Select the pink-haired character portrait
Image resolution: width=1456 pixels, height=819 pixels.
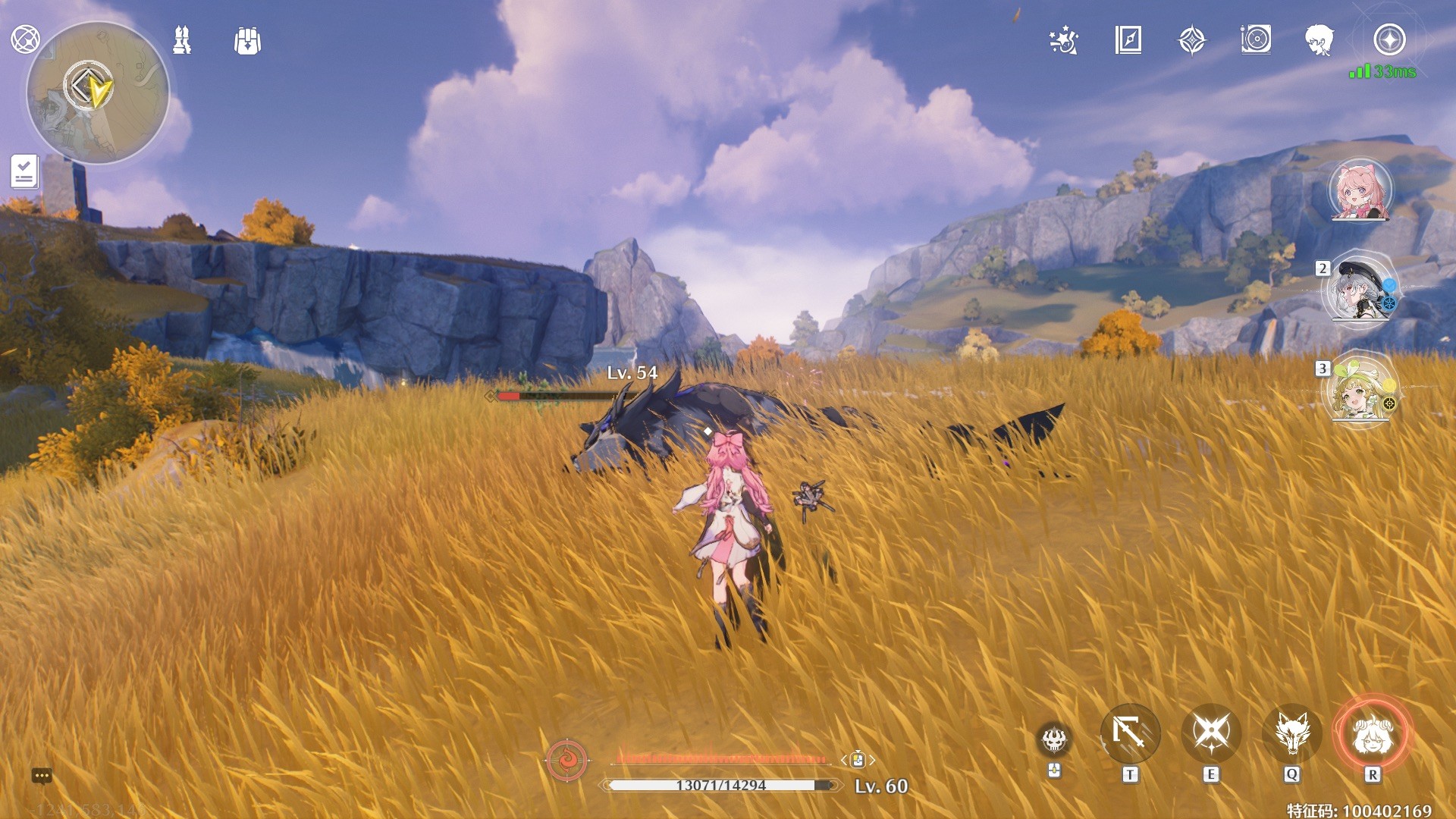click(x=1360, y=190)
